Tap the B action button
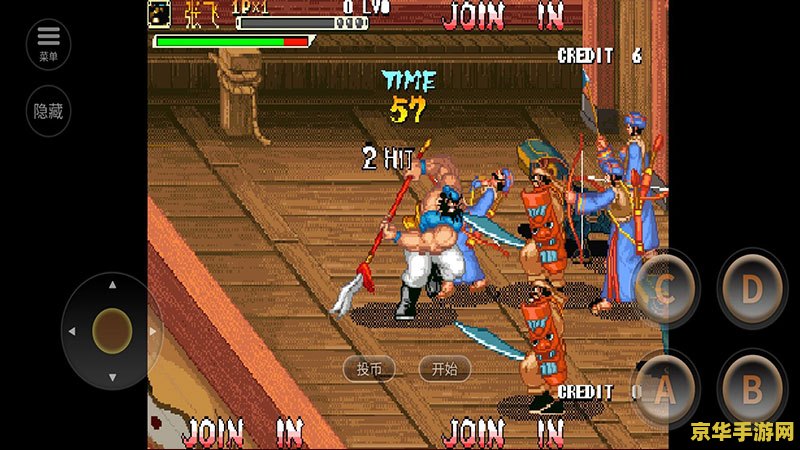This screenshot has height=450, width=800. [752, 388]
